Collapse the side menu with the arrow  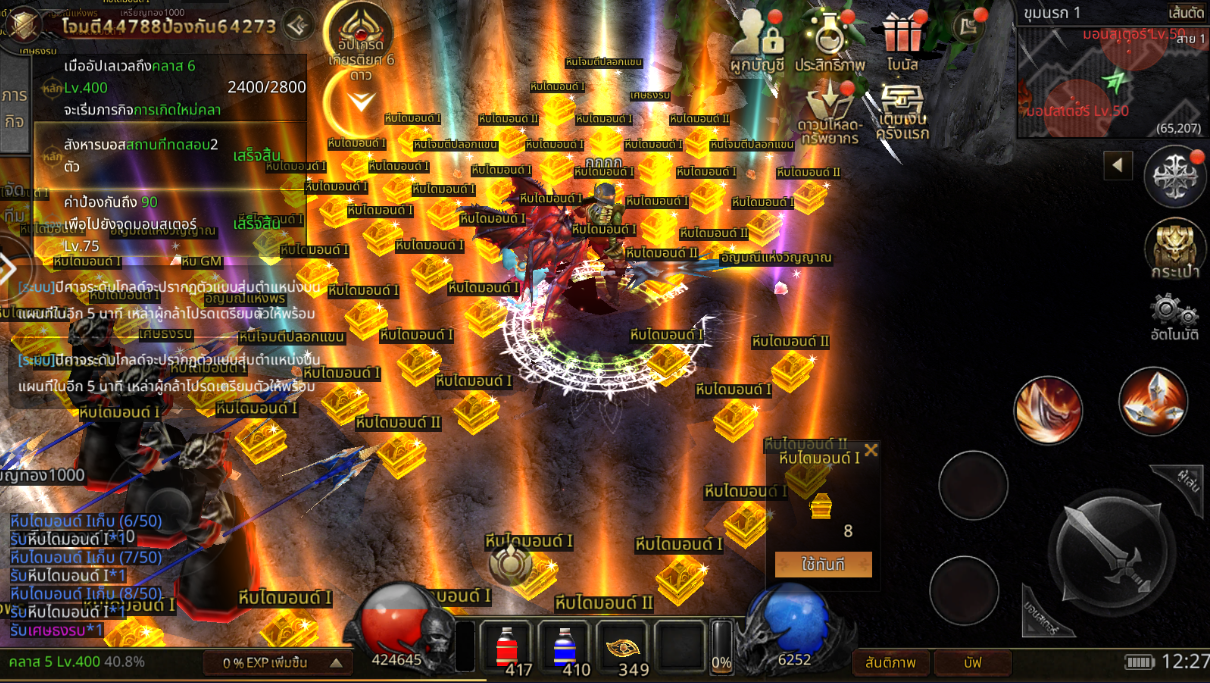tap(1117, 164)
